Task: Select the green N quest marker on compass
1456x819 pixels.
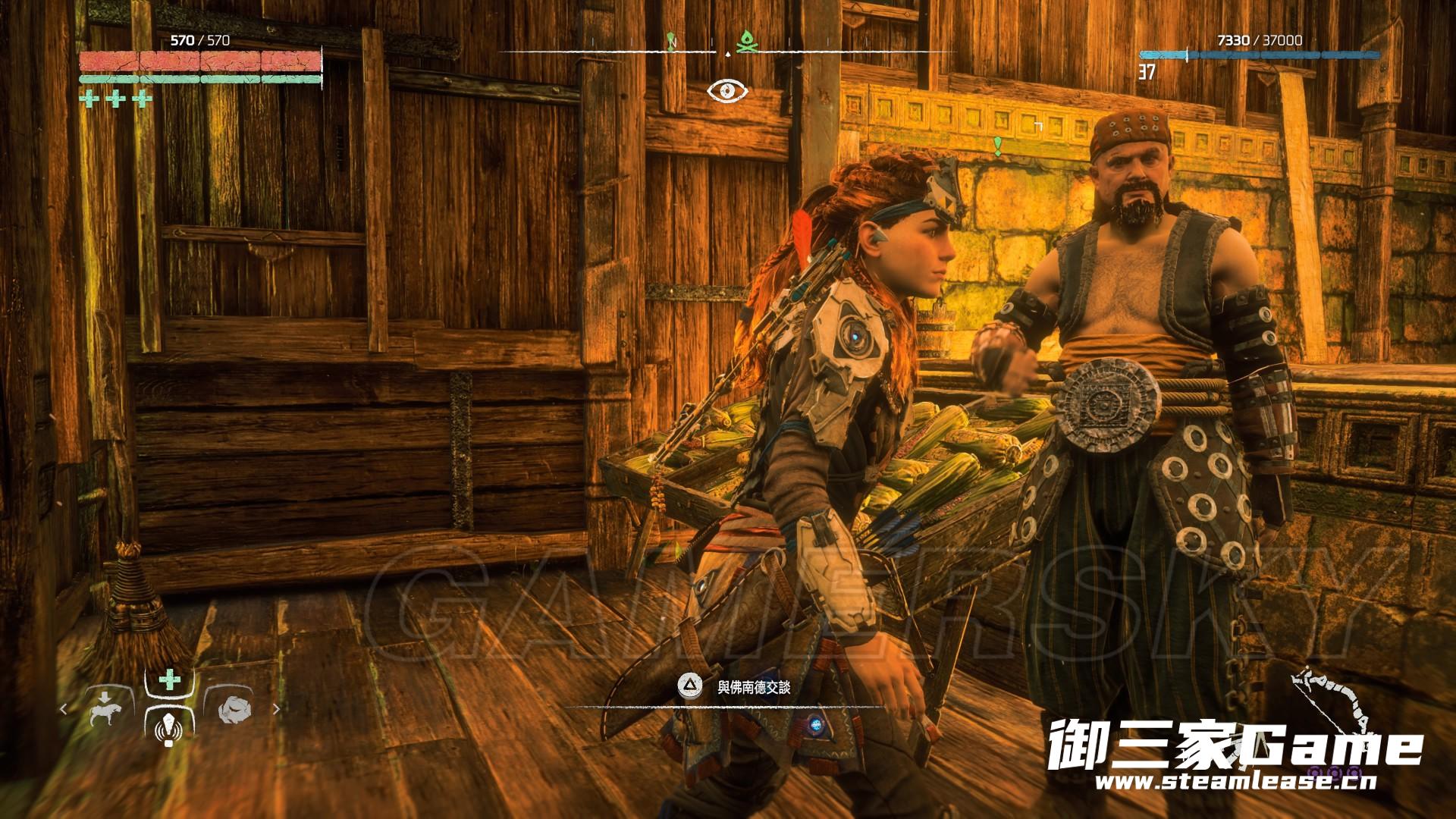Action: pos(672,40)
